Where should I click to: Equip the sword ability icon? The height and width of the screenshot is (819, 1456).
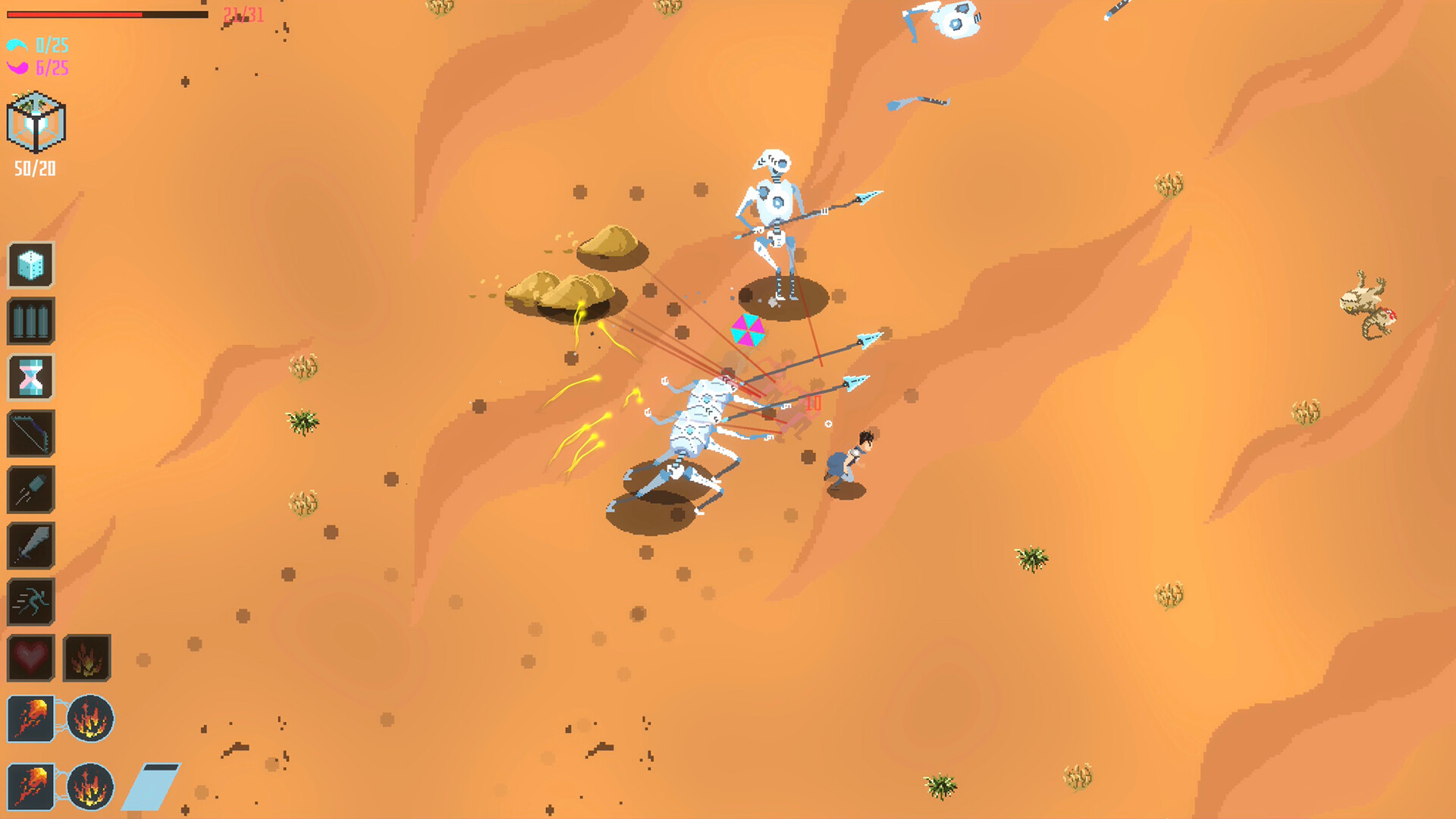(x=31, y=545)
